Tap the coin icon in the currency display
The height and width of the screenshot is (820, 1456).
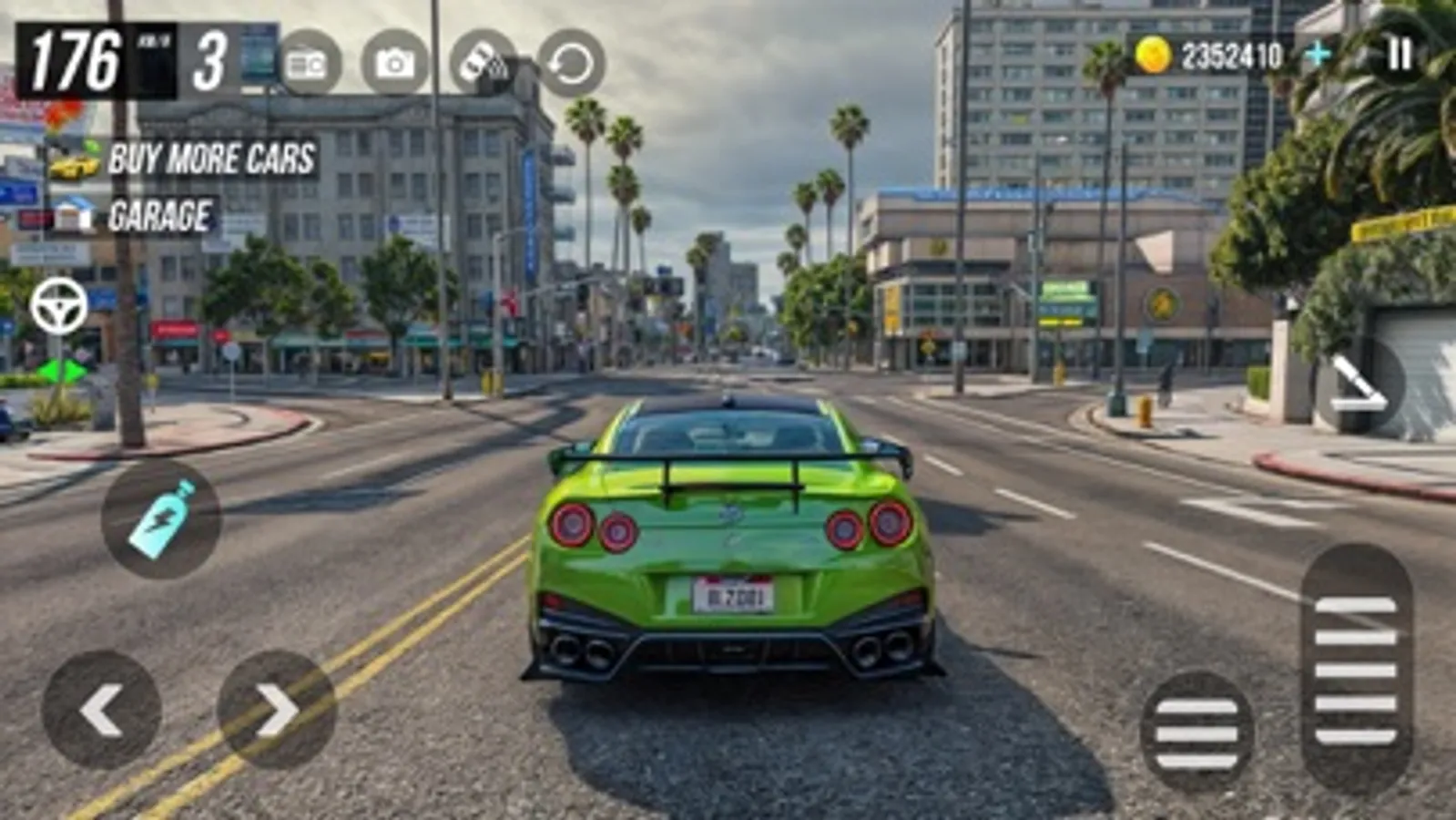[x=1152, y=53]
